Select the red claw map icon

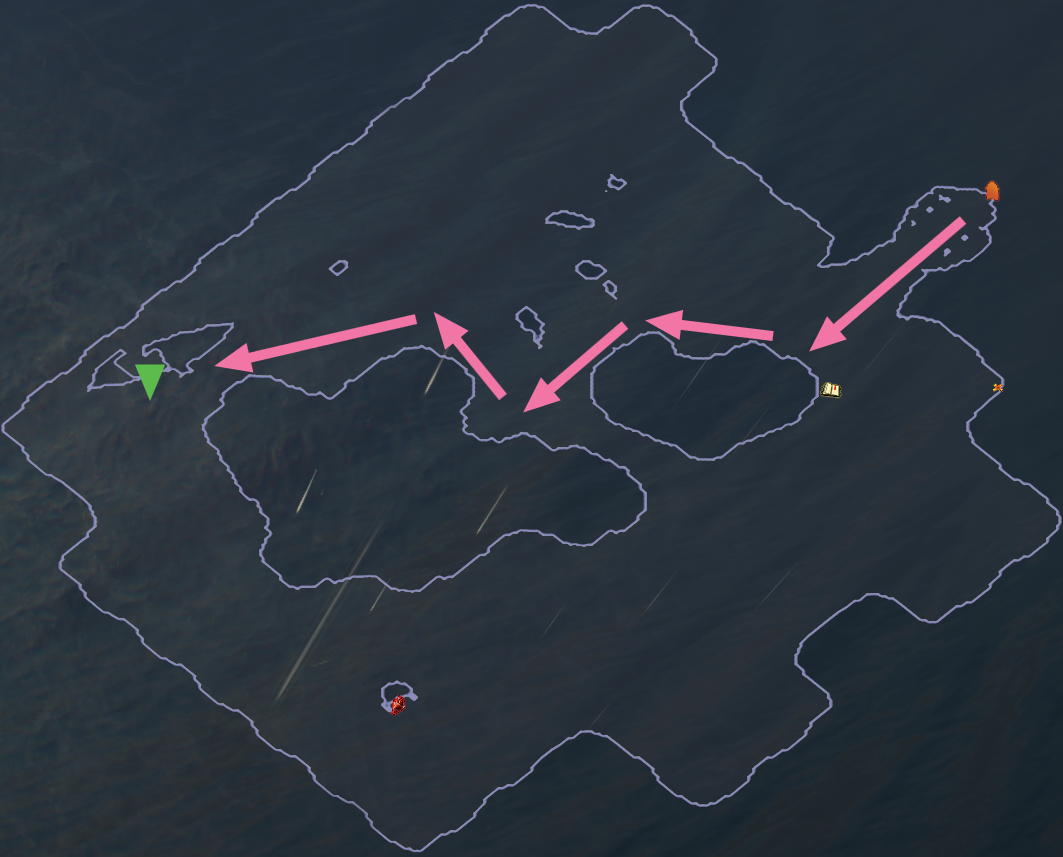pyautogui.click(x=398, y=705)
